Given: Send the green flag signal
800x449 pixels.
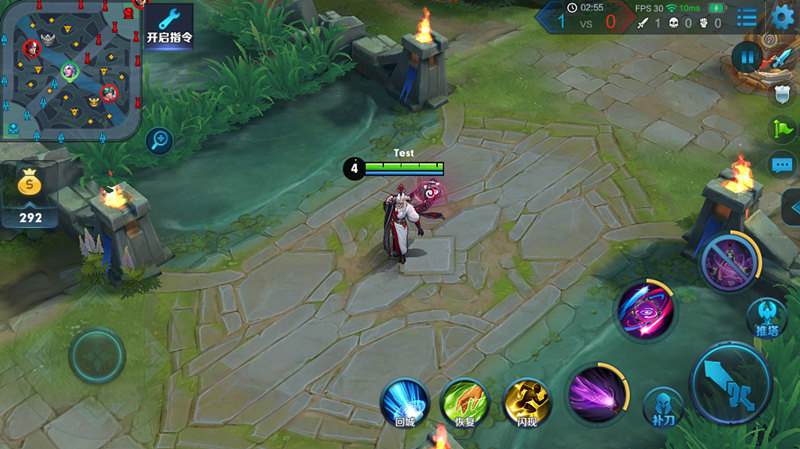Looking at the screenshot, I should (781, 129).
